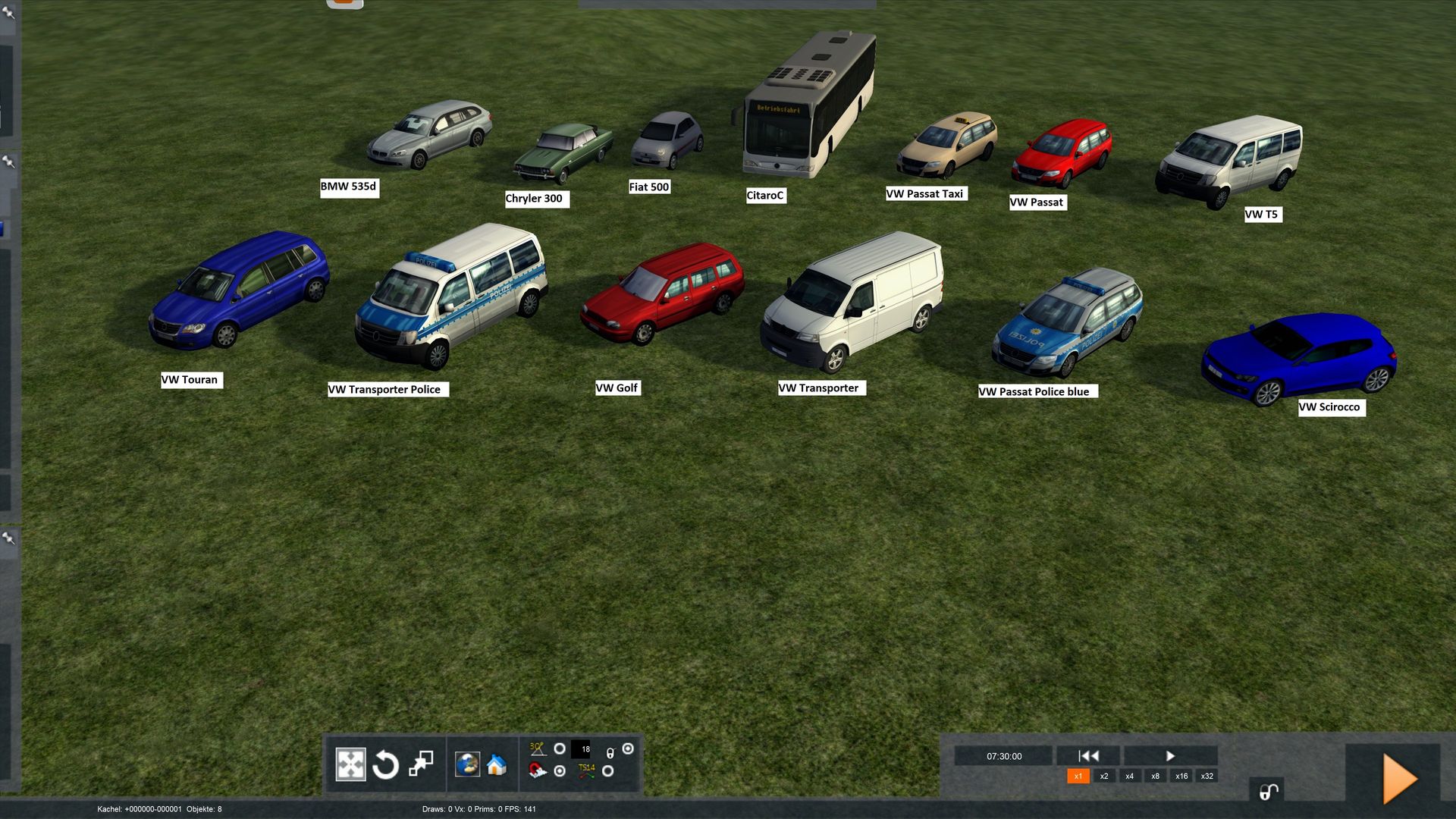Select the x16 speed multiplier
This screenshot has height=819, width=1456.
pyautogui.click(x=1181, y=776)
